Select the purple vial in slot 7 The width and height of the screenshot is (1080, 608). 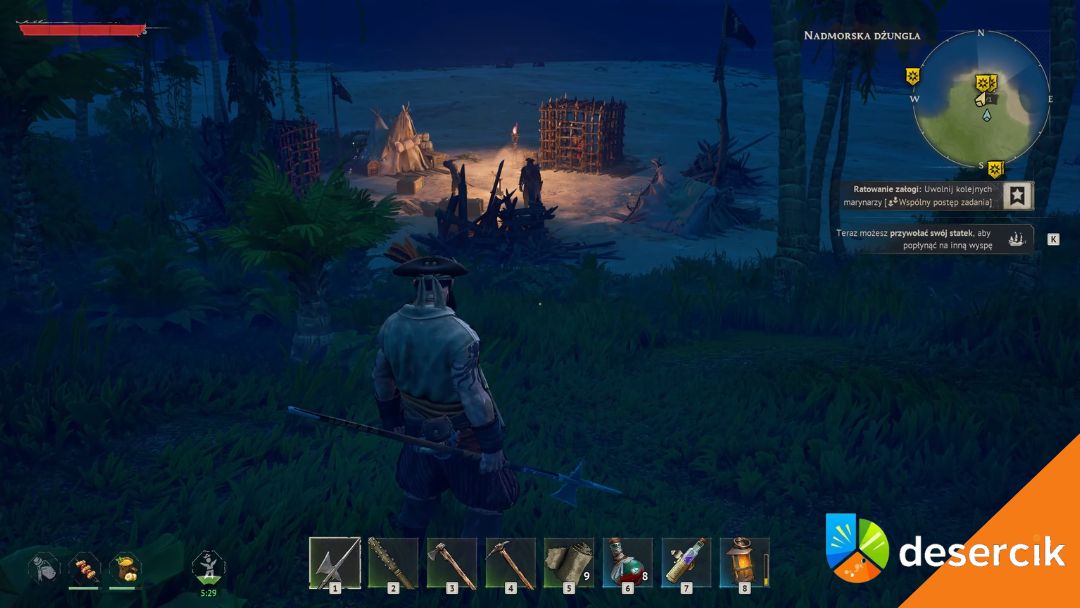(686, 563)
